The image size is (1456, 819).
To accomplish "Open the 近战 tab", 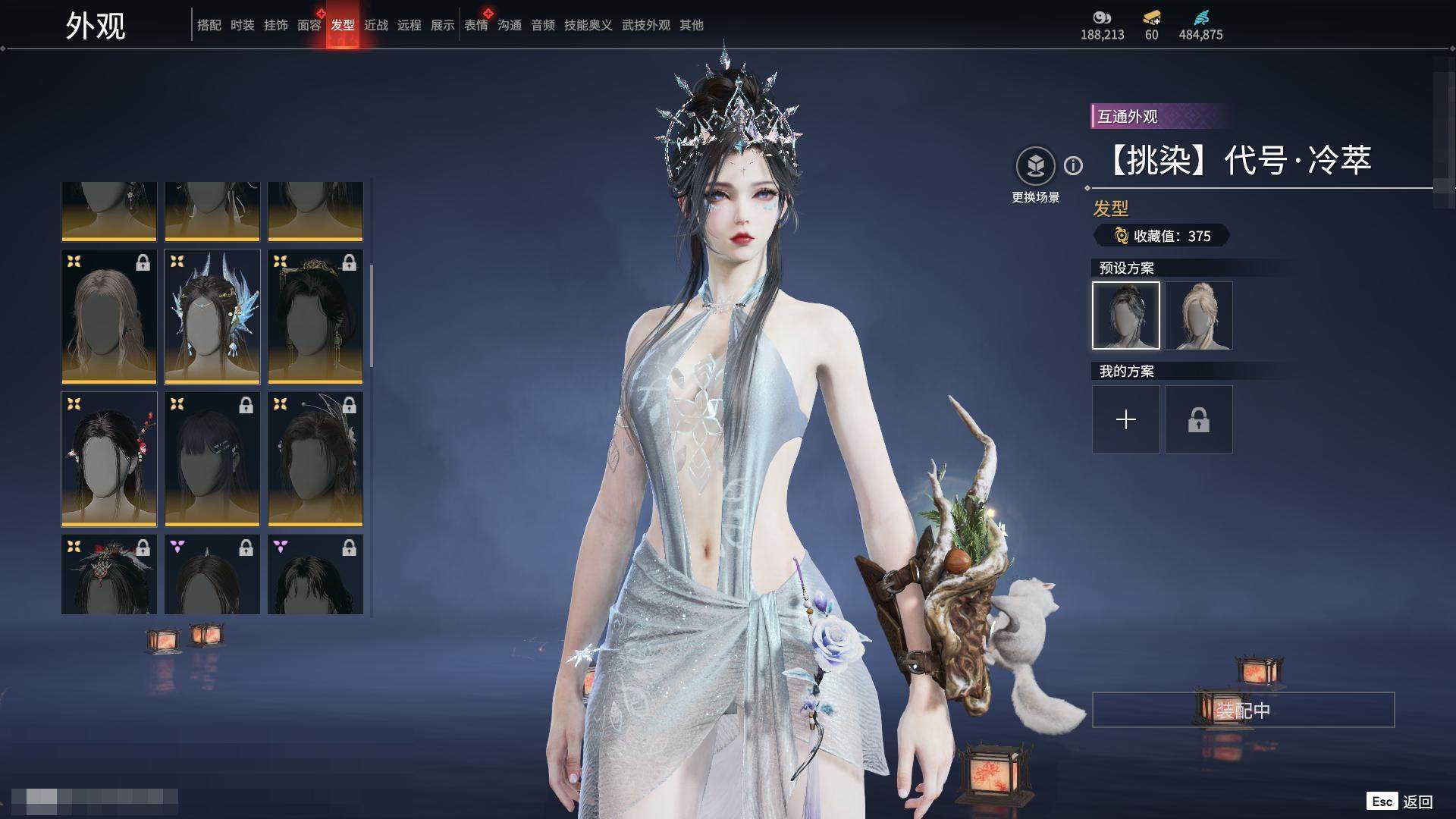I will [x=375, y=26].
